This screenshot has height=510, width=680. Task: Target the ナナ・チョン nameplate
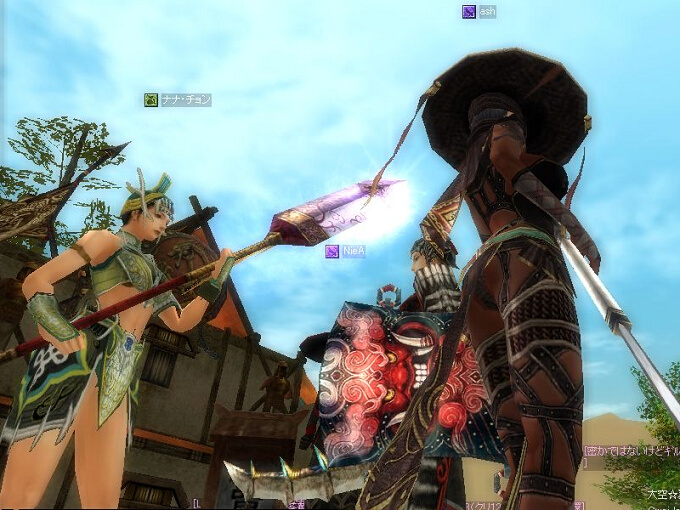(x=178, y=100)
